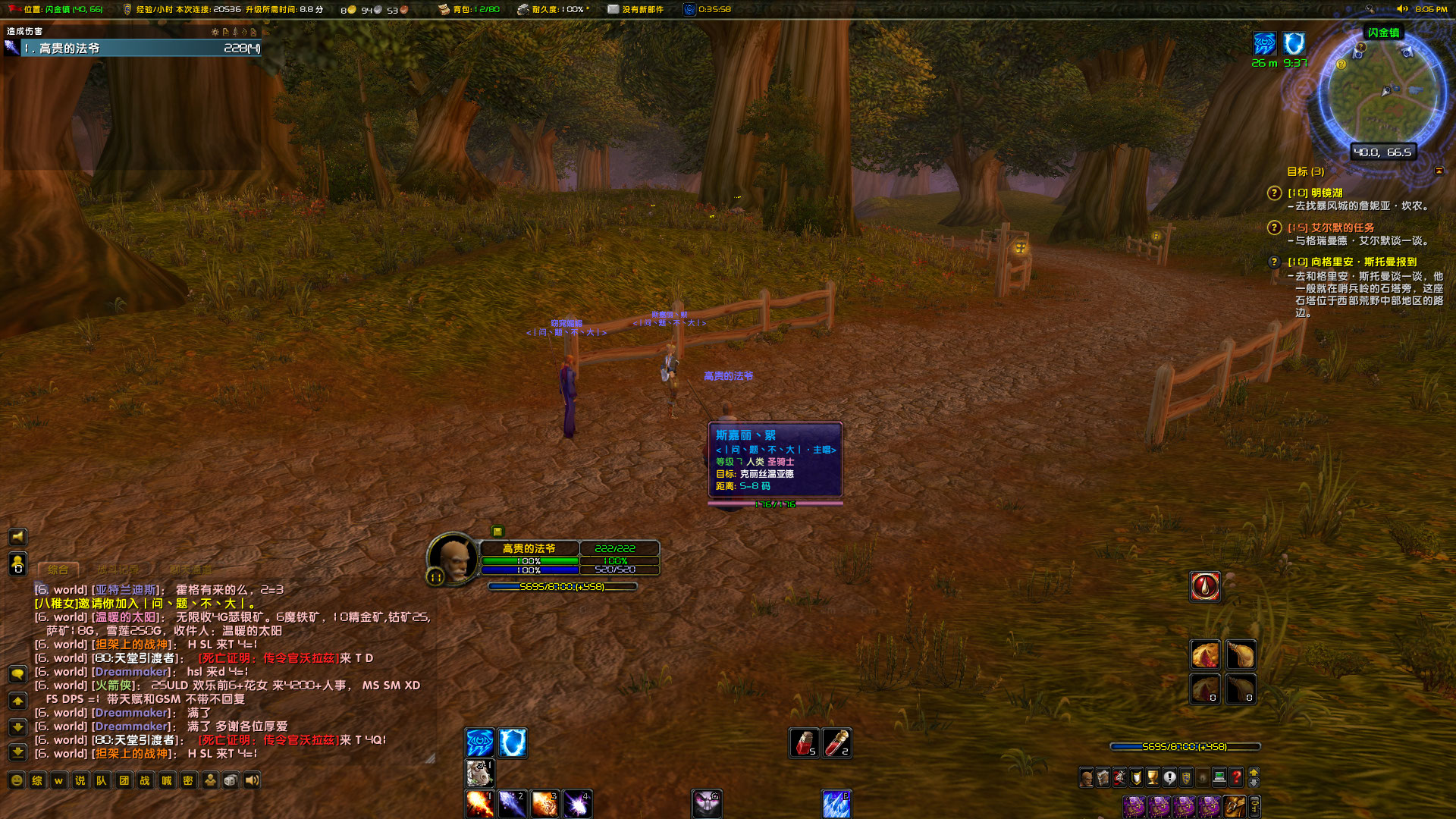This screenshot has width=1456, height=819.
Task: Open the main menu computer icon
Action: [1219, 777]
